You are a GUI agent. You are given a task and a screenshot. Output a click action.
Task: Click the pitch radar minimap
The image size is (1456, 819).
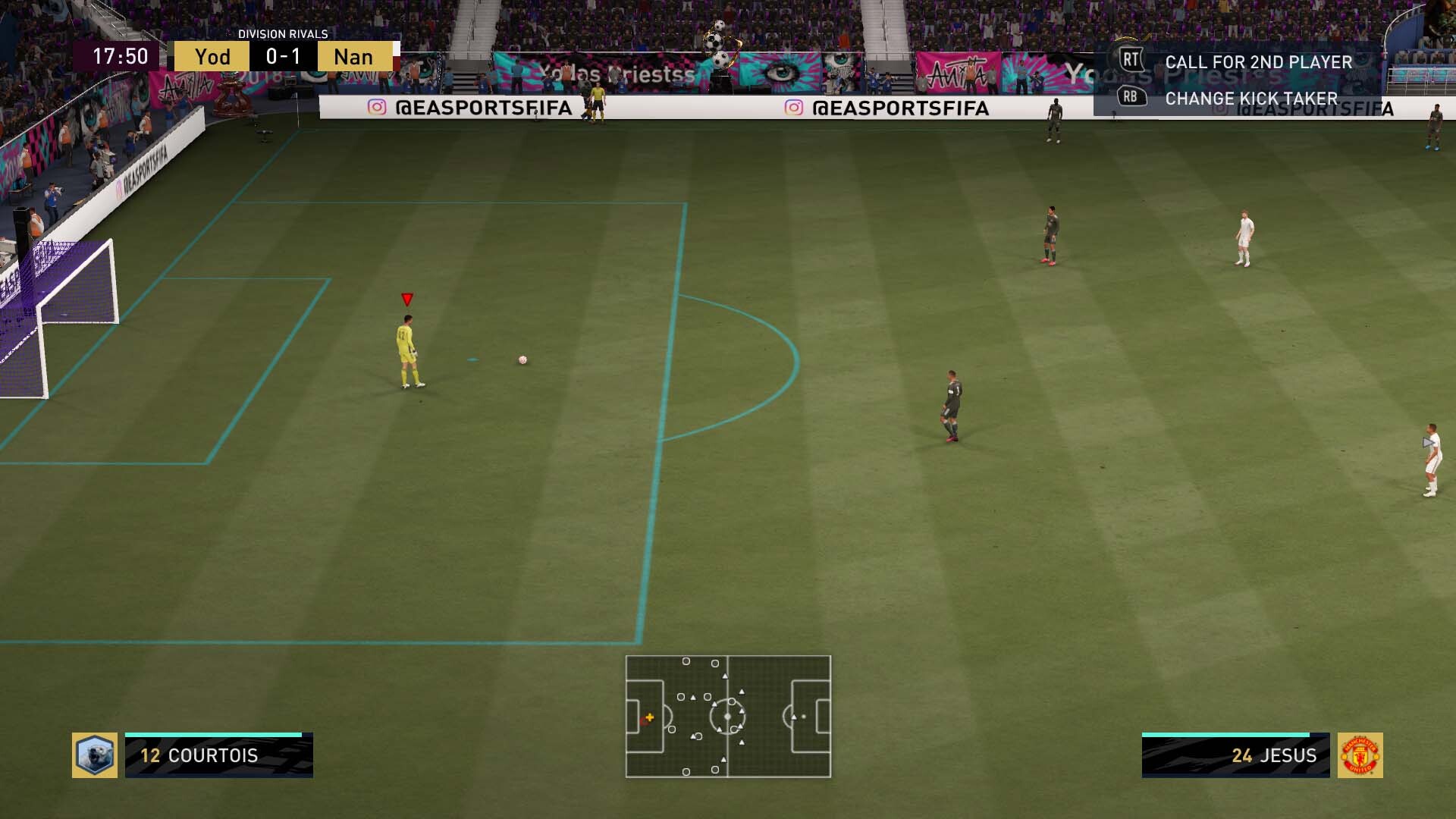coord(728,717)
